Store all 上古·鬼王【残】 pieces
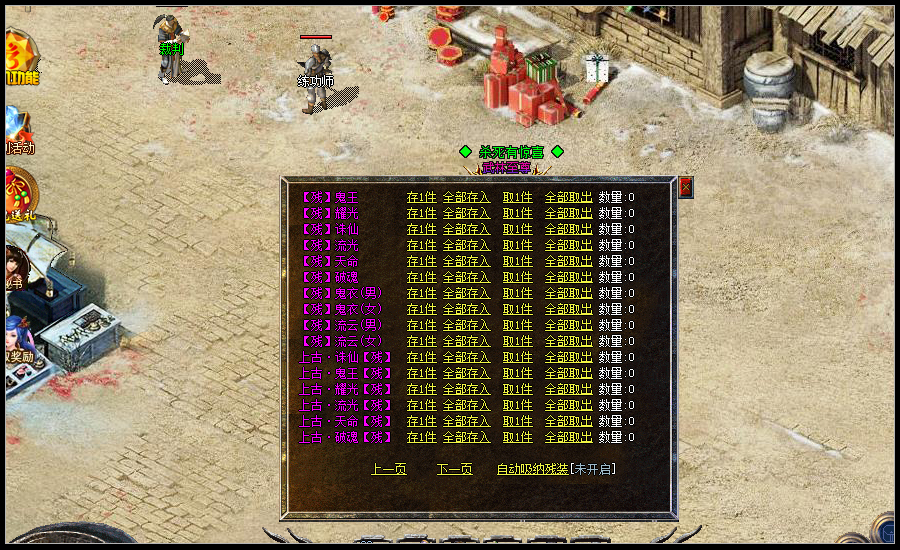 coord(466,373)
